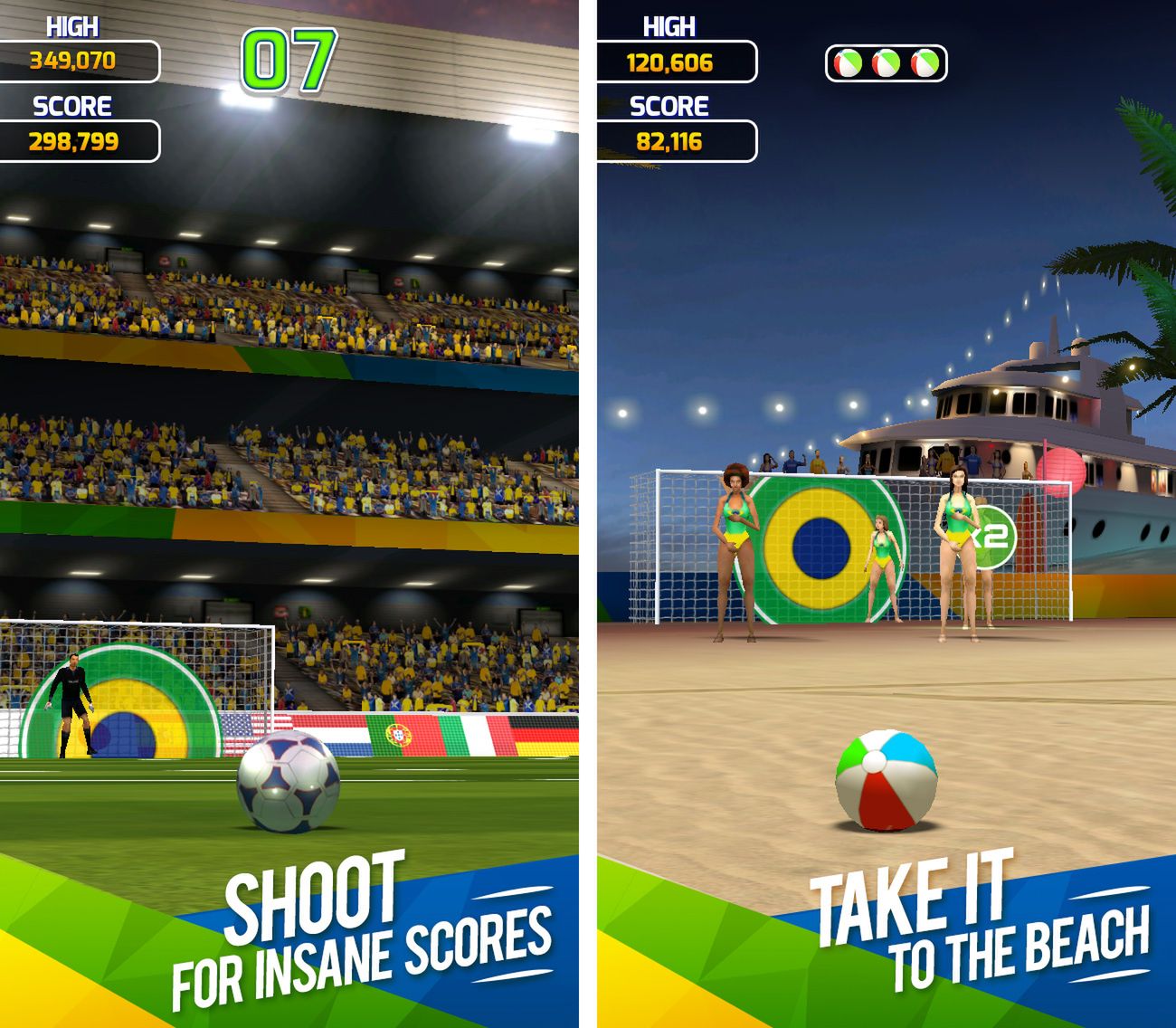Tap the first beach ball life icon
The height and width of the screenshot is (1028, 1176).
click(849, 64)
